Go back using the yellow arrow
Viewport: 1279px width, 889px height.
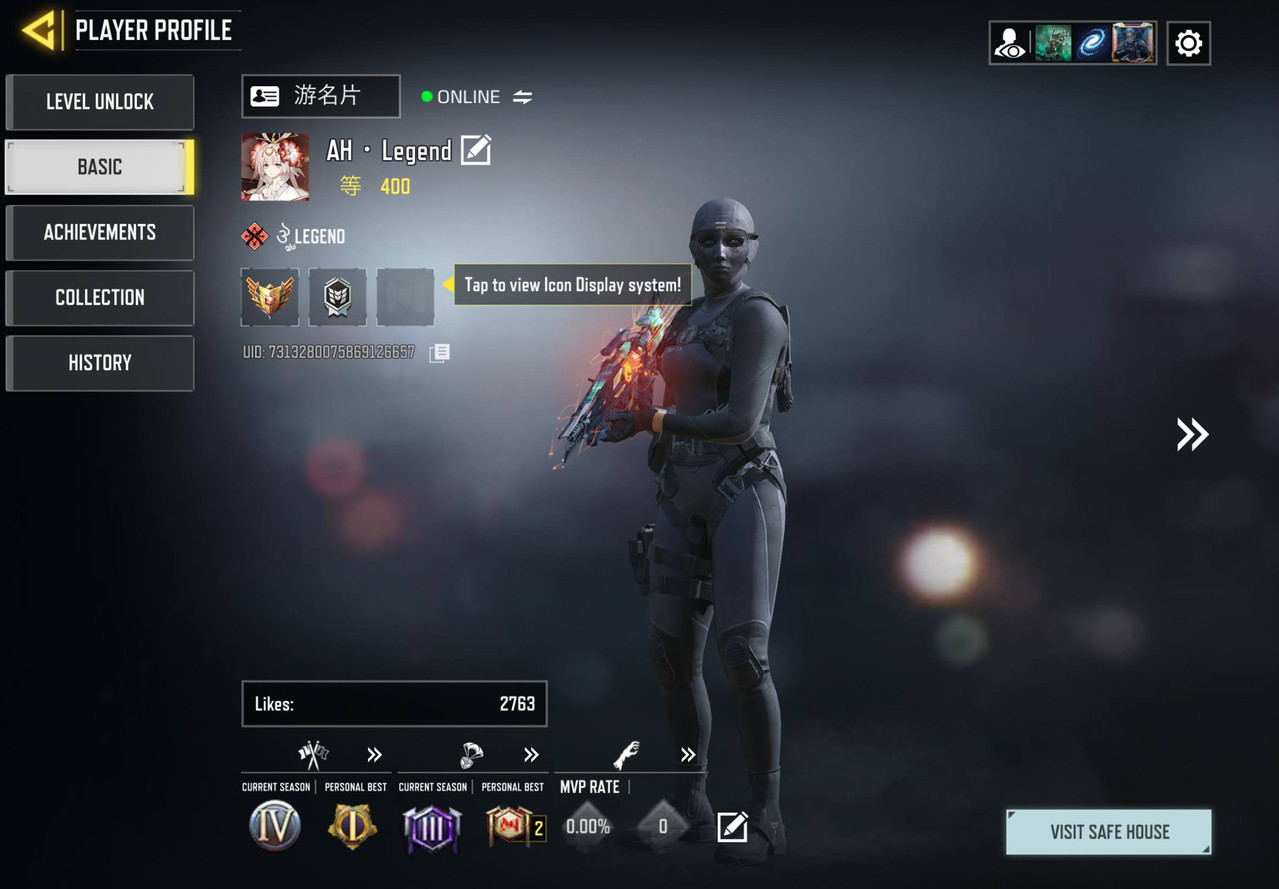click(40, 31)
